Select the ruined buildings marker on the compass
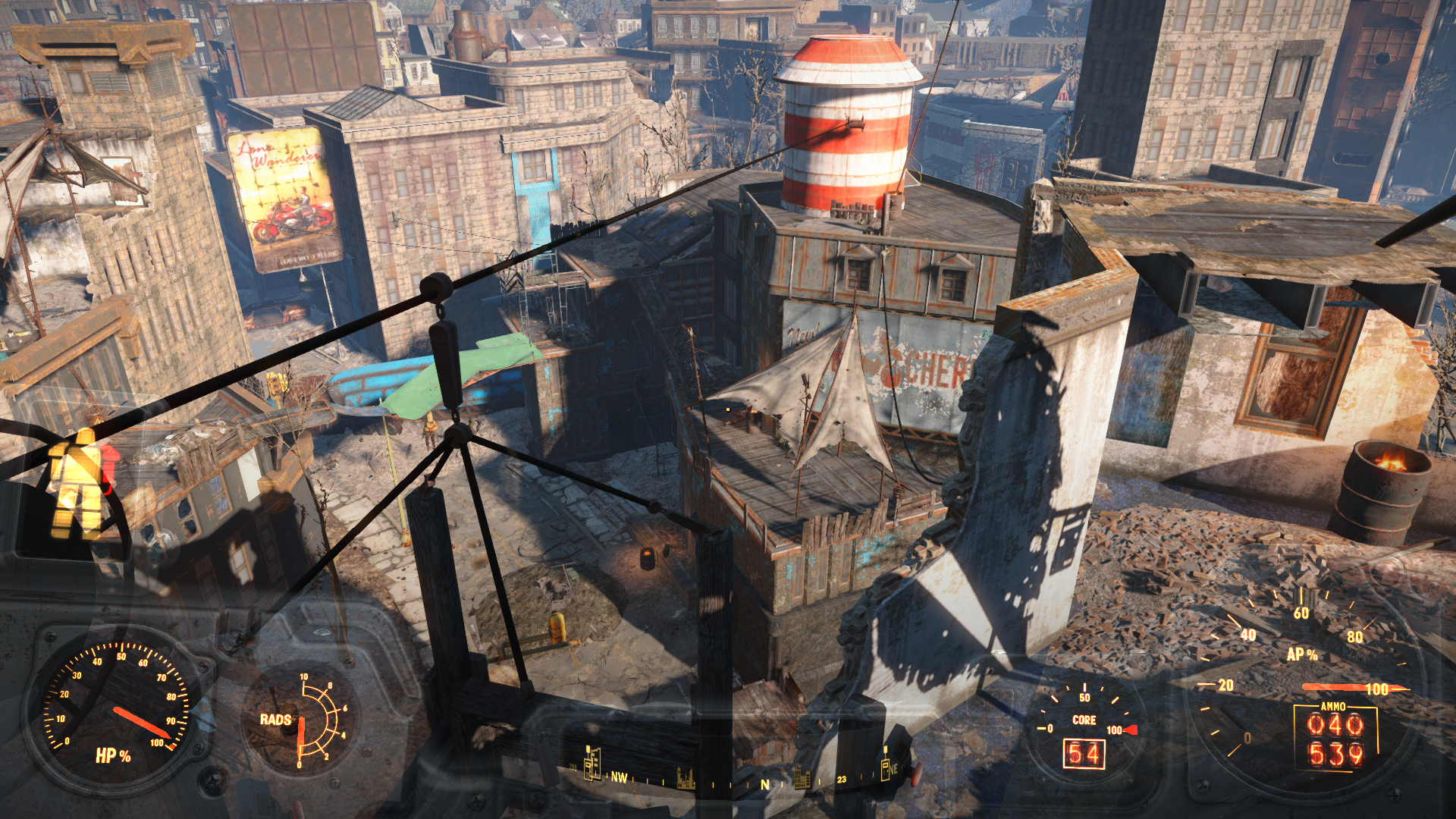The image size is (1456, 819). (686, 778)
